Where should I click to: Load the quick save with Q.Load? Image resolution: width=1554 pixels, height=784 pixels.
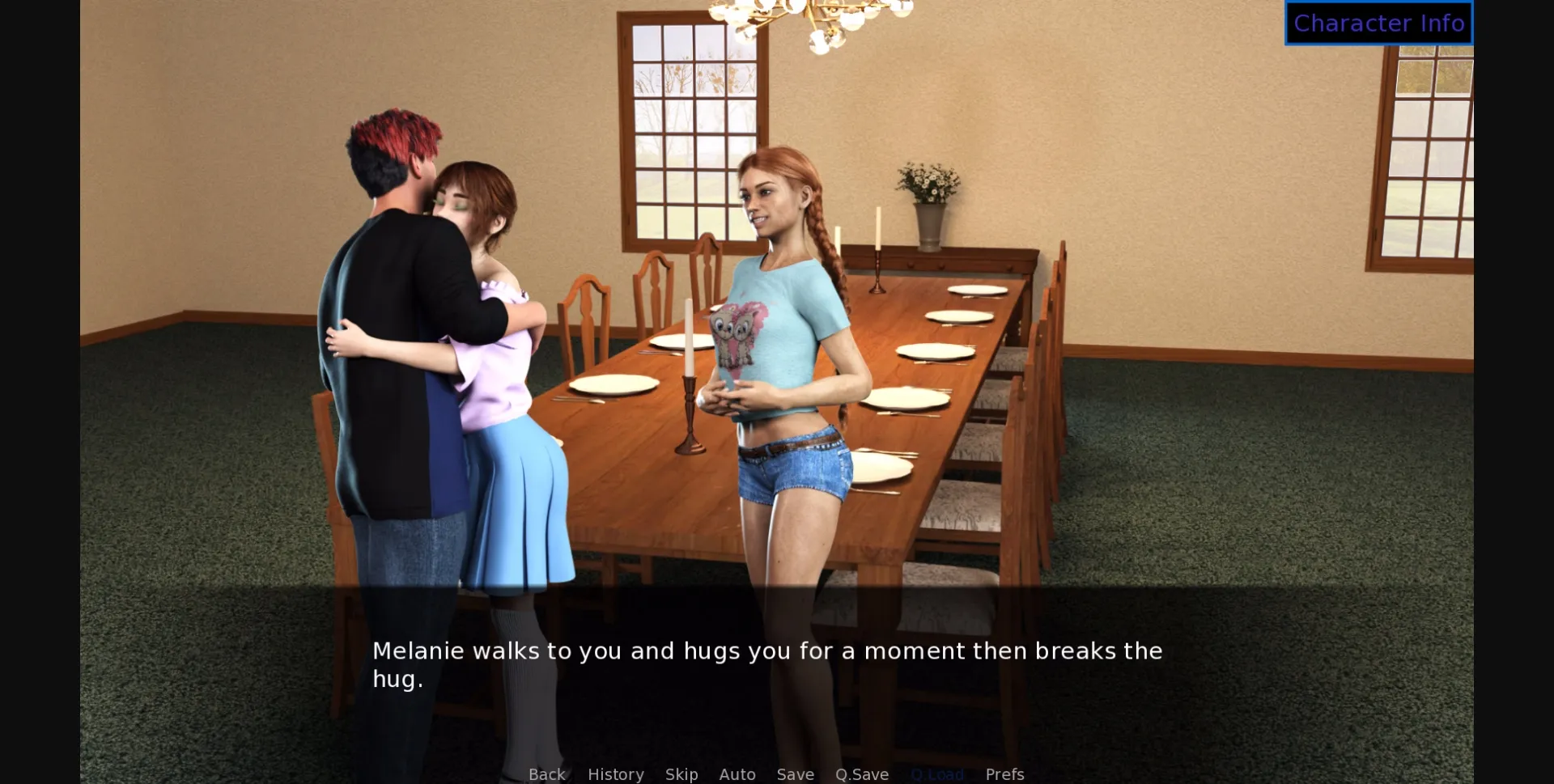pyautogui.click(x=937, y=773)
